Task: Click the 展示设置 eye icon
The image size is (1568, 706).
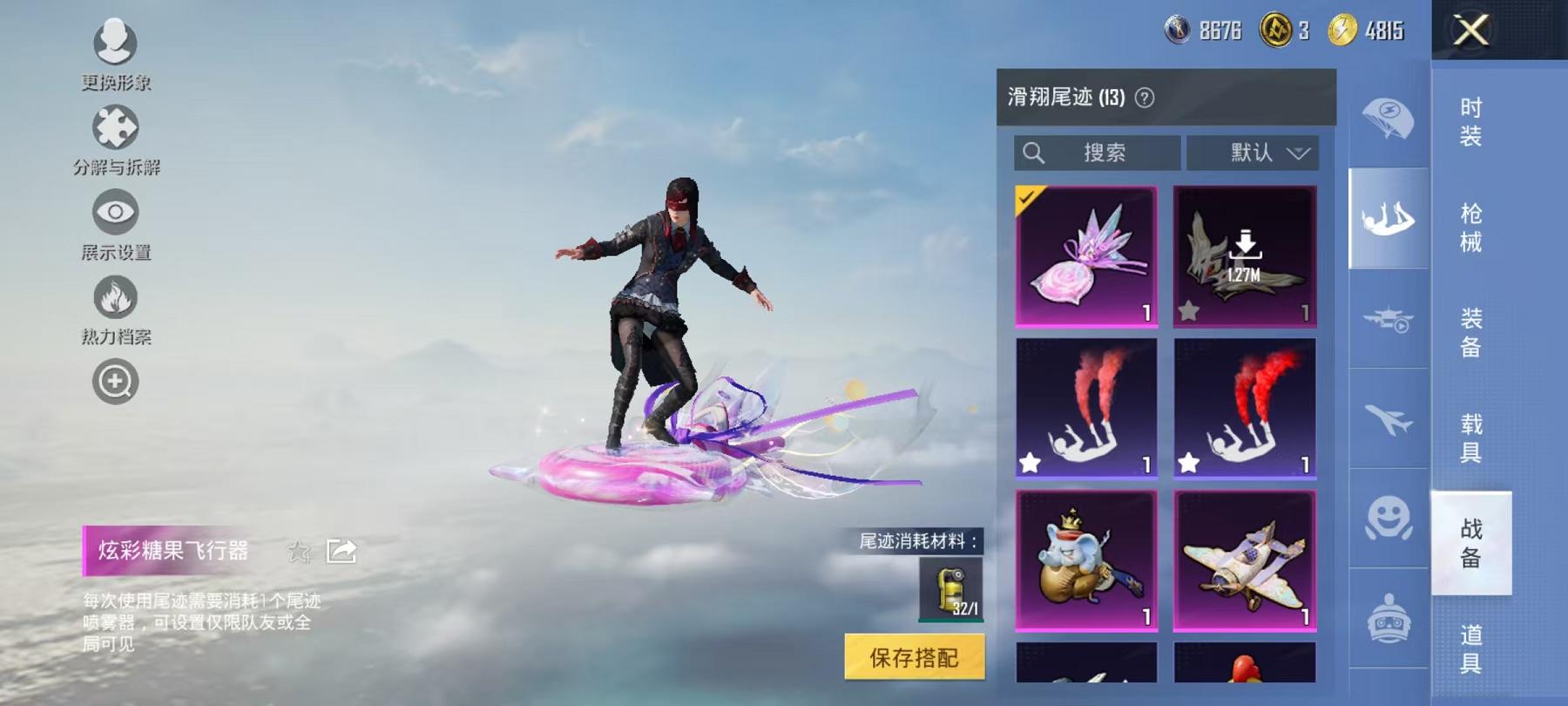Action: 114,212
